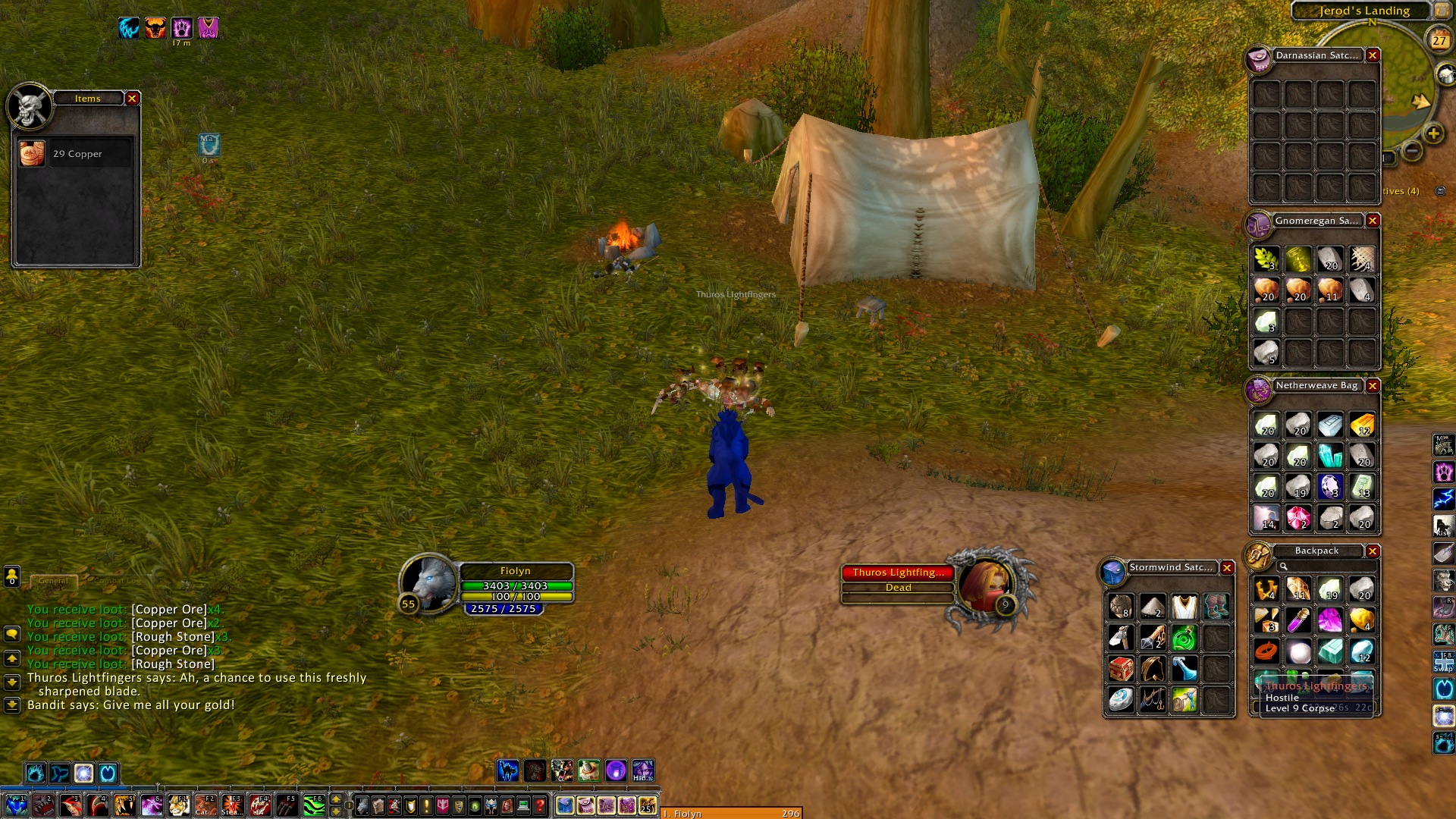Zoom in on the minimap
Screen dimensions: 1456x819
(x=1433, y=134)
